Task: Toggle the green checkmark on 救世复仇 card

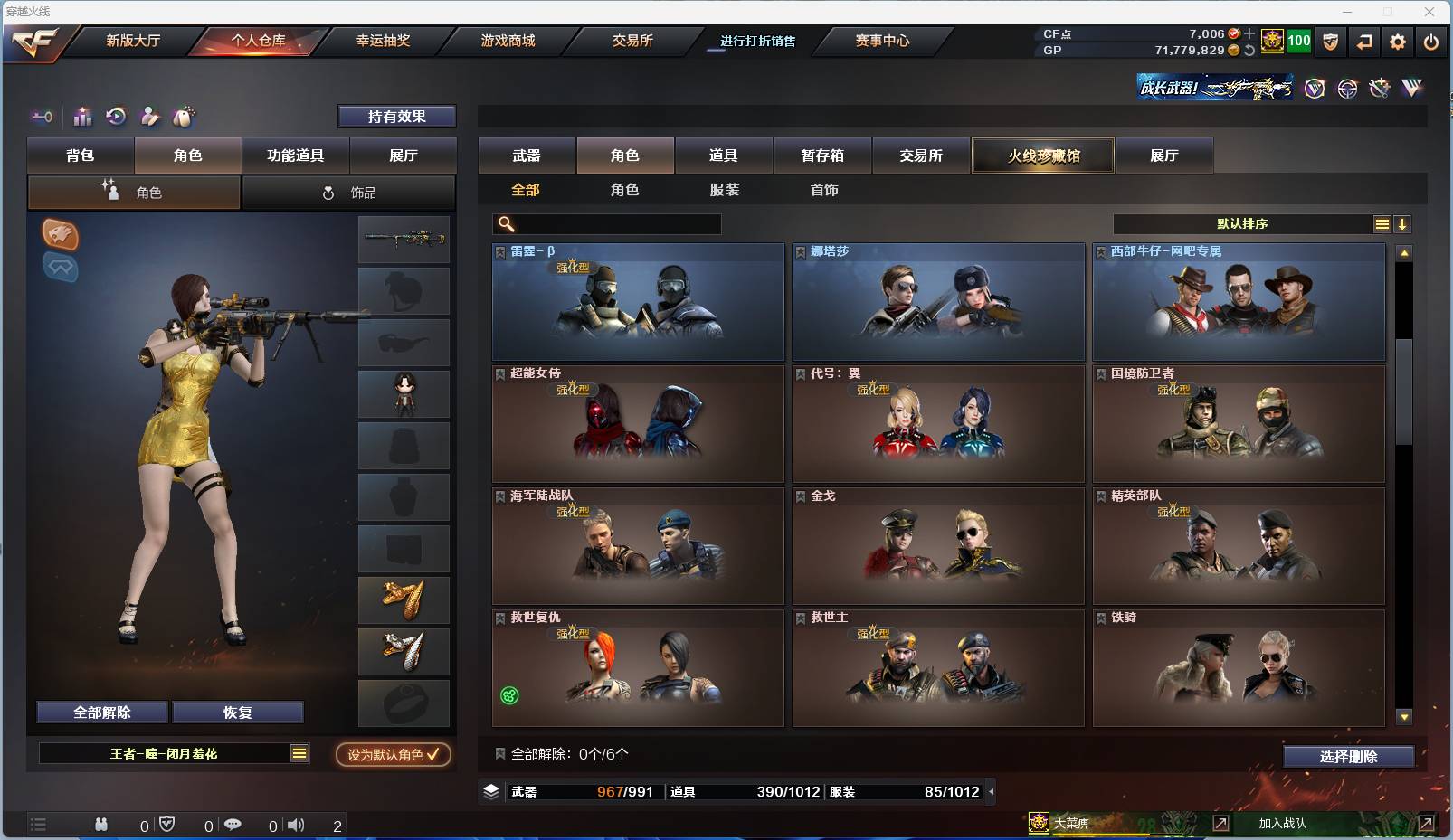Action: pos(508,695)
